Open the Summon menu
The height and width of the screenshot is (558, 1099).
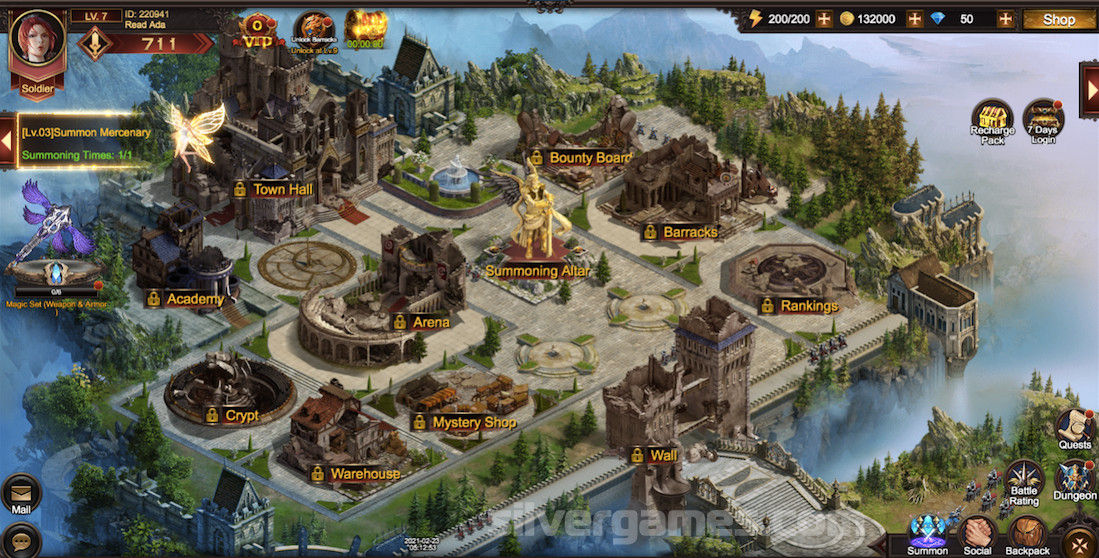(x=927, y=535)
